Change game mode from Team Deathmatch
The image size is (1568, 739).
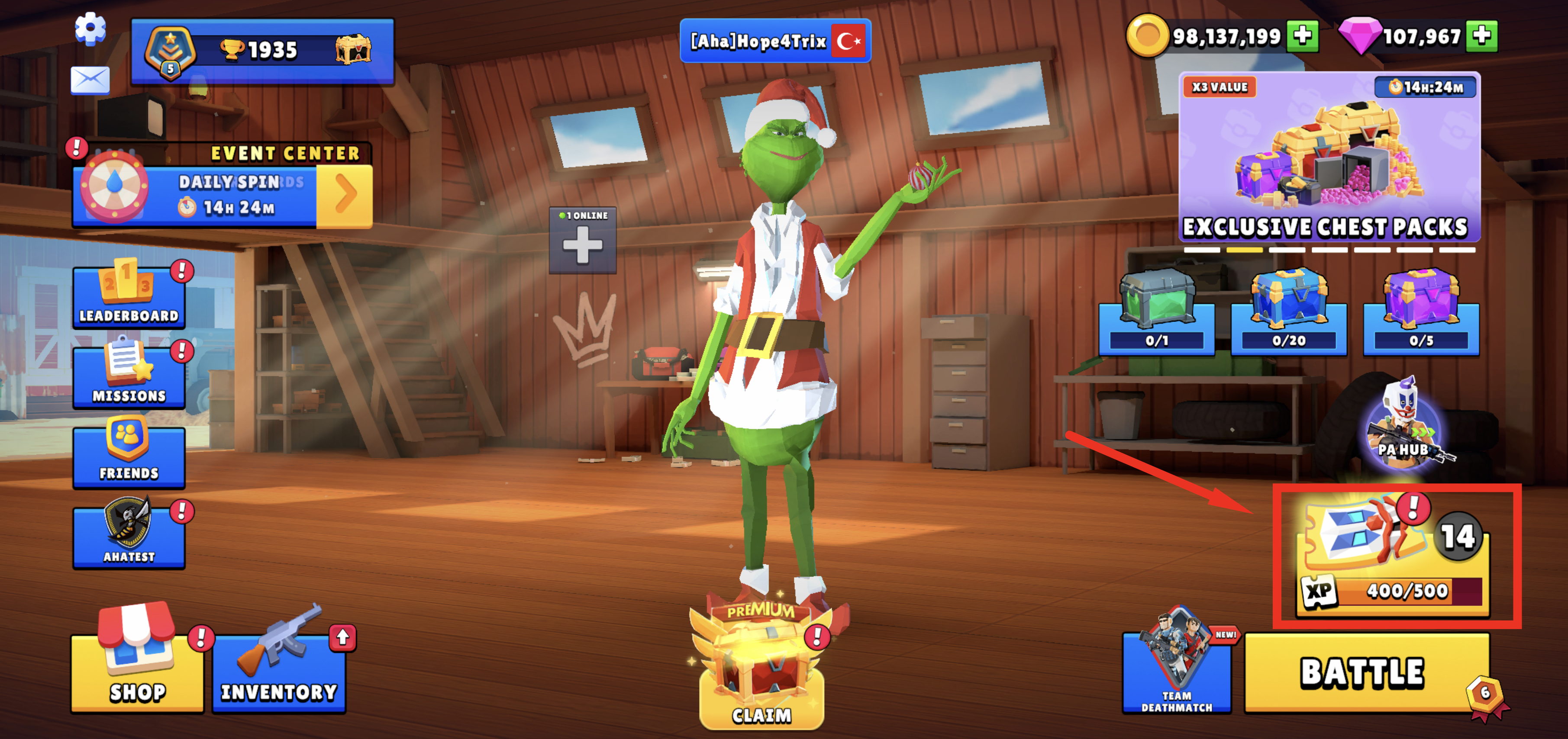tap(1177, 672)
